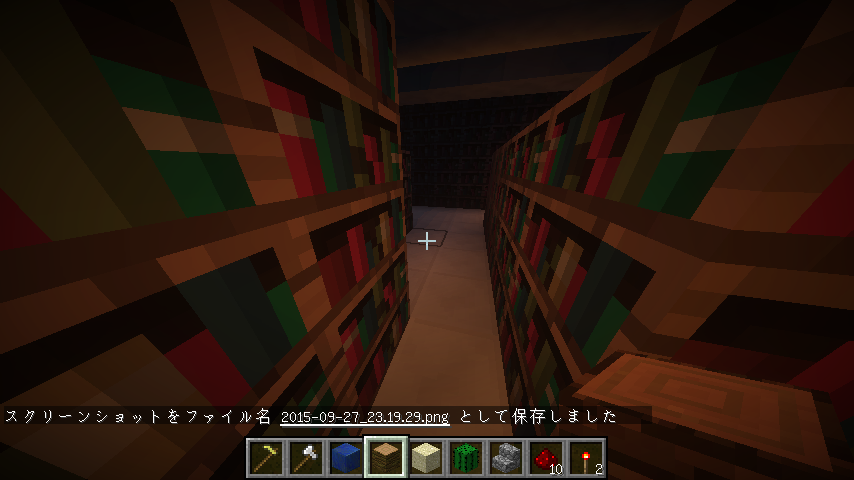
Task: Open the saved screenshot file link in chat
Action: (x=365, y=416)
